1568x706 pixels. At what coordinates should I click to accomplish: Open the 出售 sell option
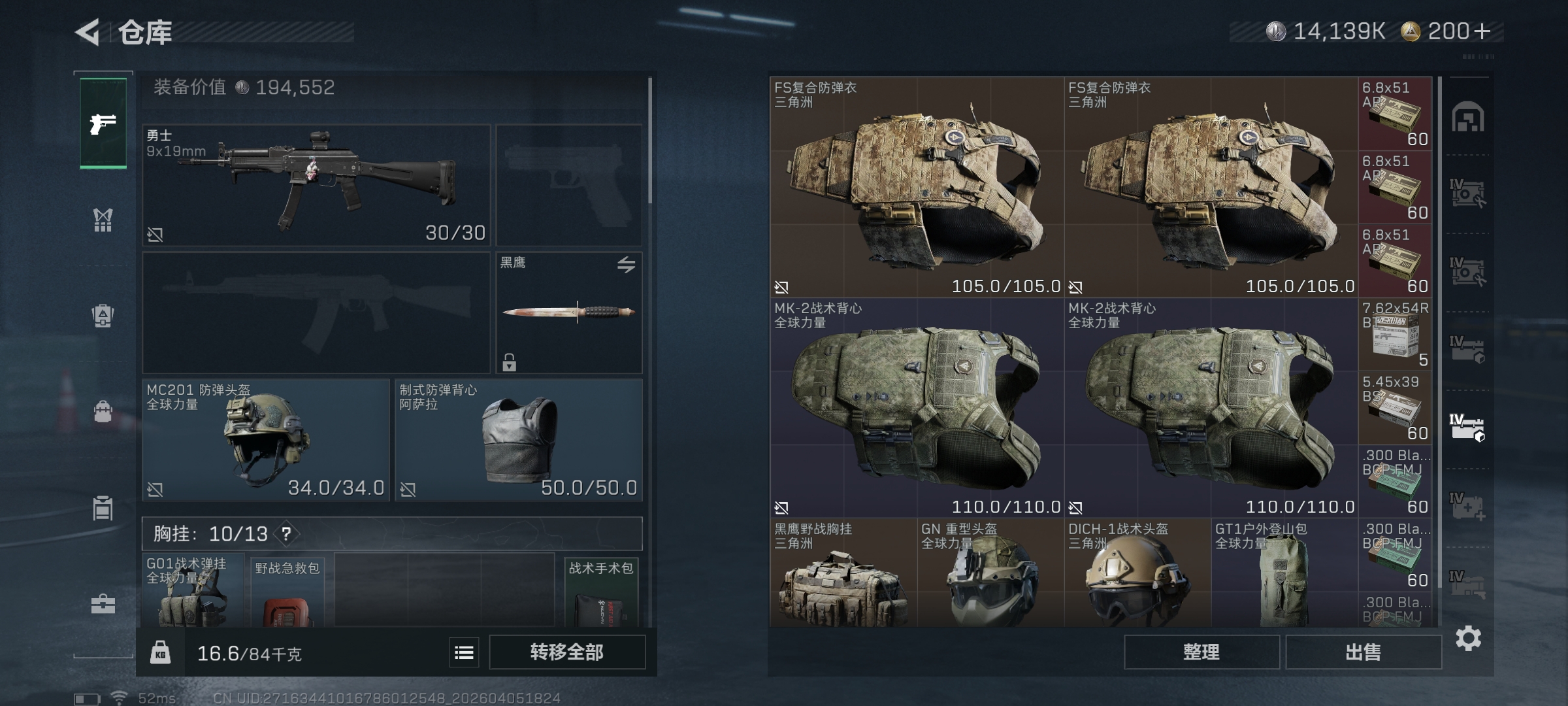(x=1364, y=652)
